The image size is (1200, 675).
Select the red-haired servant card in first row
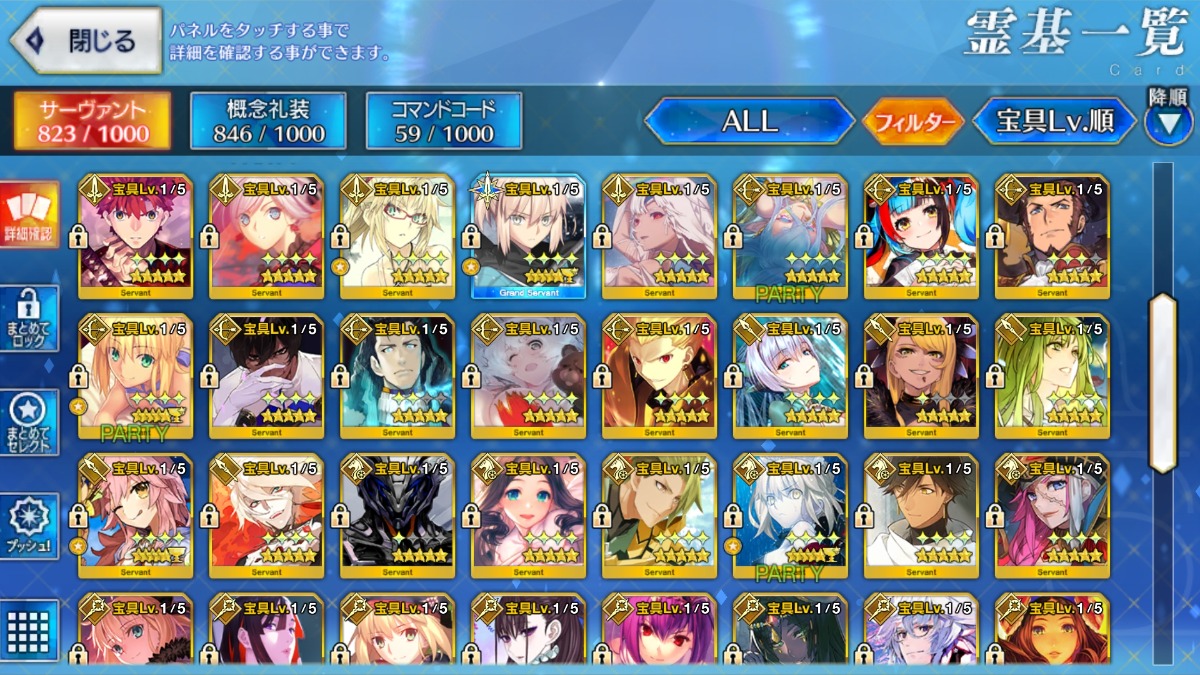[135, 237]
